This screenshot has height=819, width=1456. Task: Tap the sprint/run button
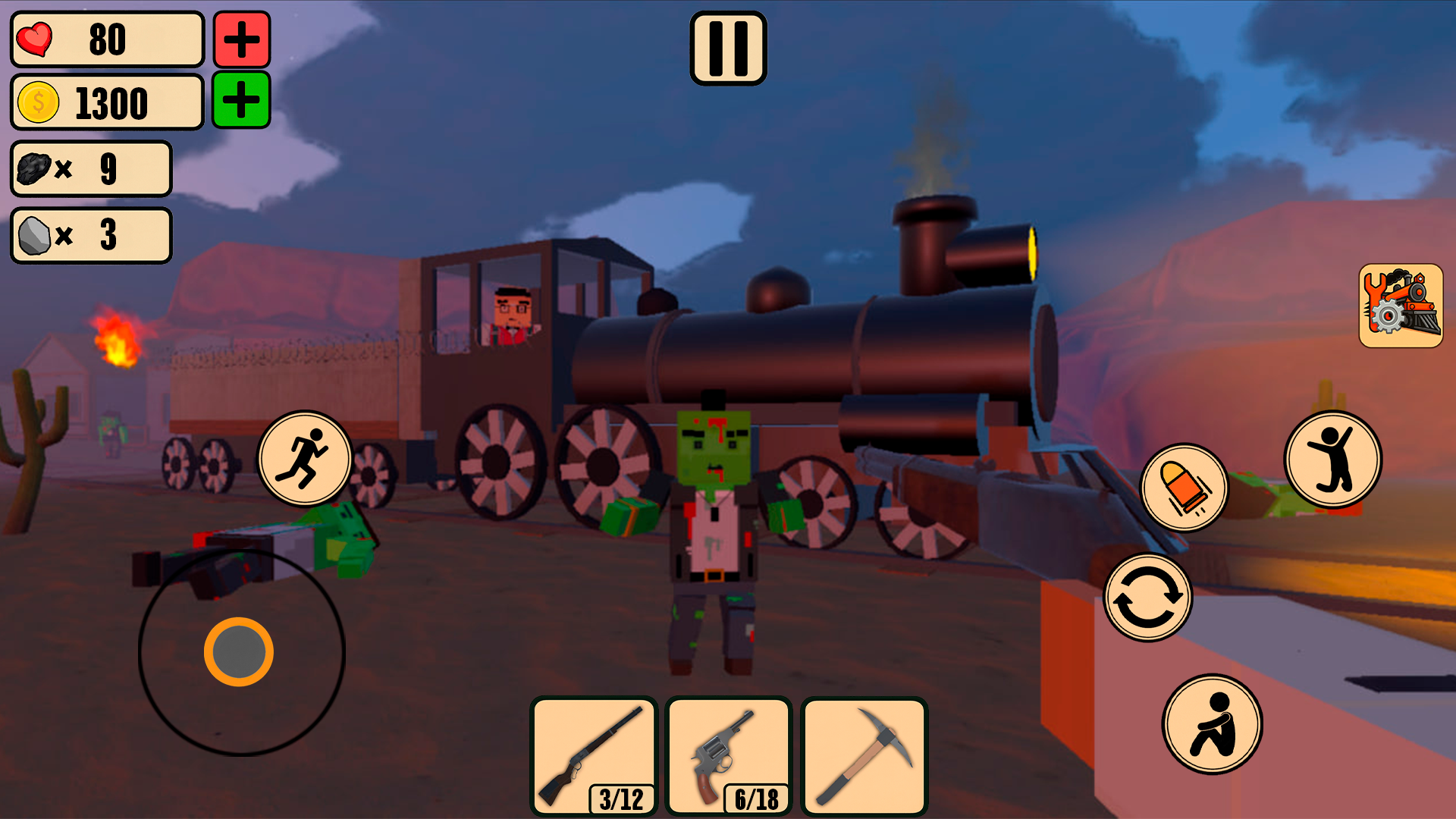tap(306, 456)
